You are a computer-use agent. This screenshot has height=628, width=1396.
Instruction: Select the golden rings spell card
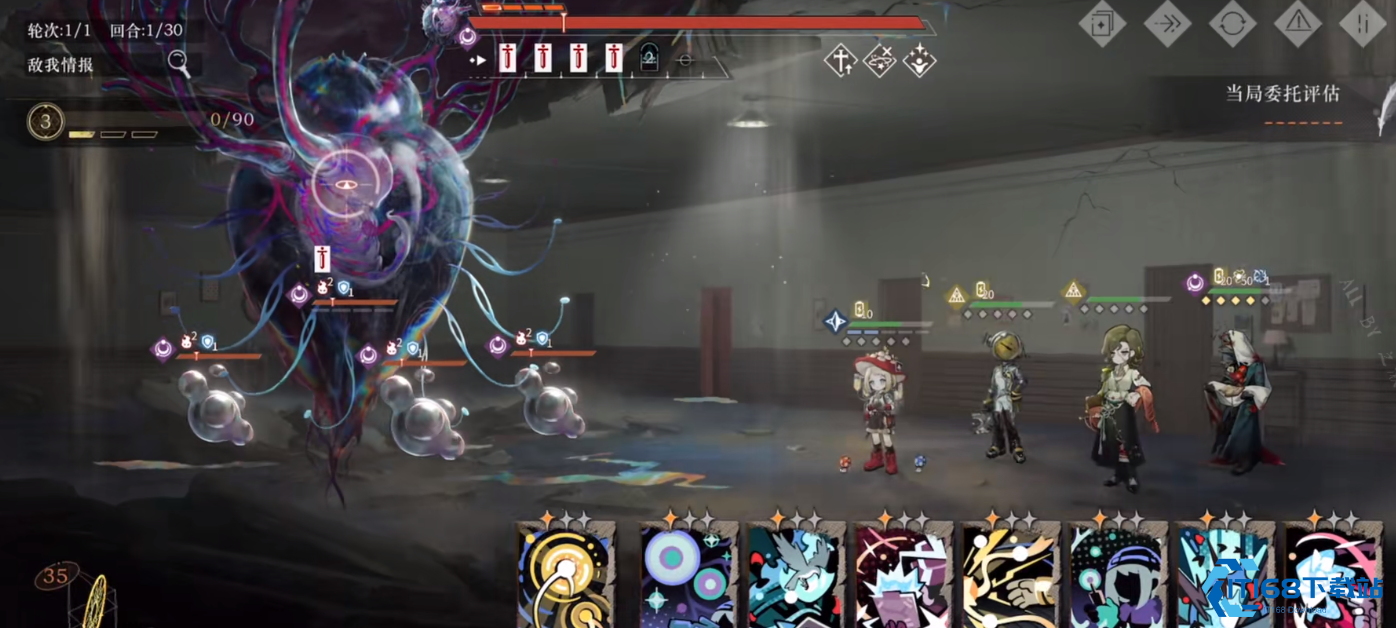coord(567,577)
